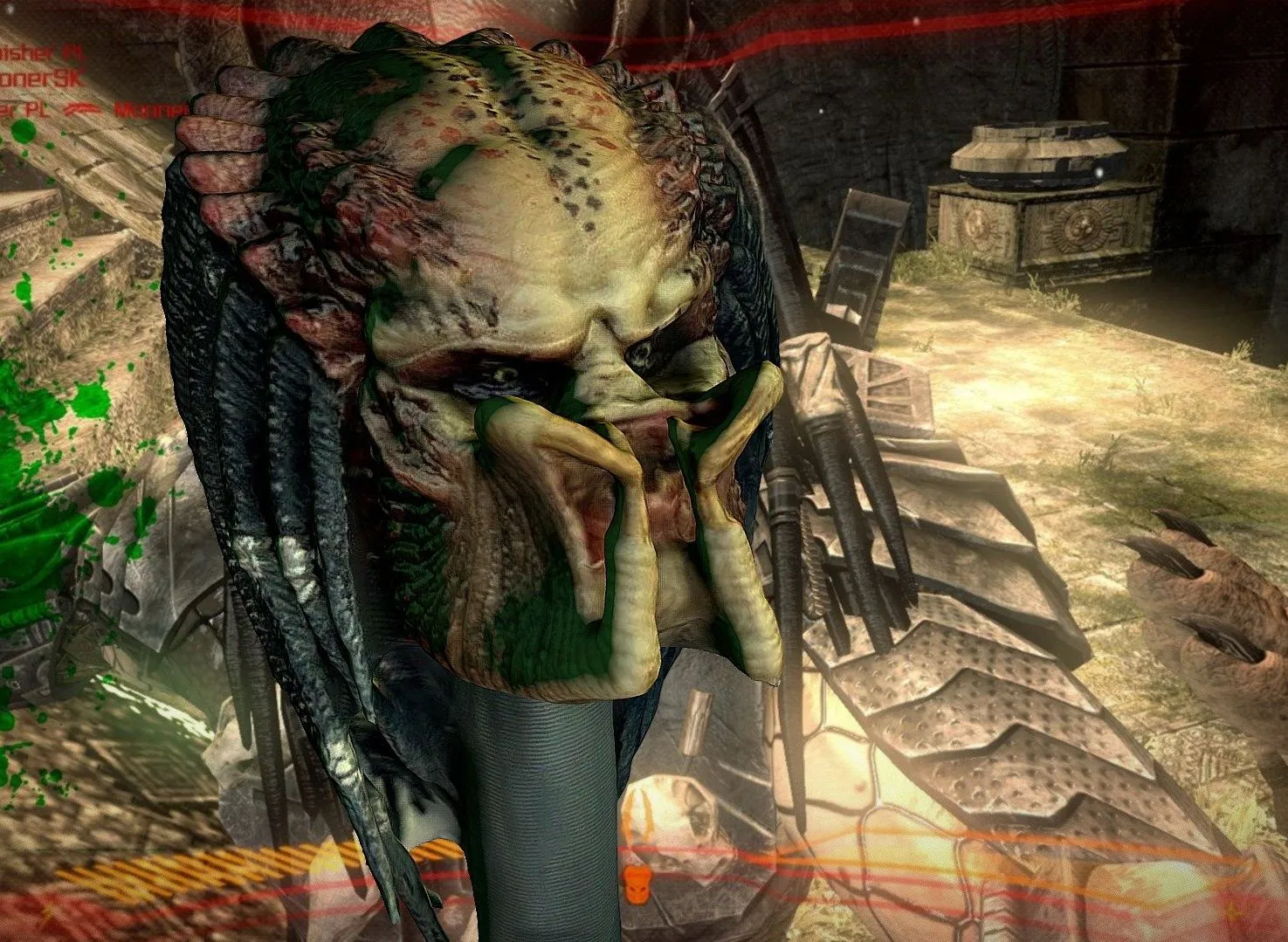This screenshot has width=1288, height=942.
Task: Toggle the killfeed visibility display
Action: pyautogui.click(x=52, y=79)
